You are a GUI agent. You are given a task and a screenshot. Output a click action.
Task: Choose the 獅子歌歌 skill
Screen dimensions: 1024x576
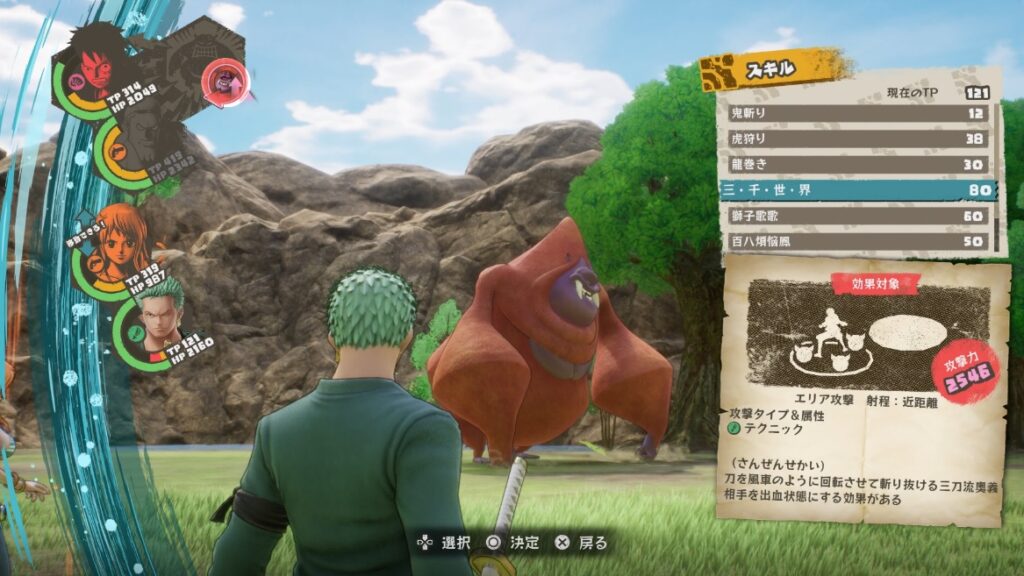[855, 215]
